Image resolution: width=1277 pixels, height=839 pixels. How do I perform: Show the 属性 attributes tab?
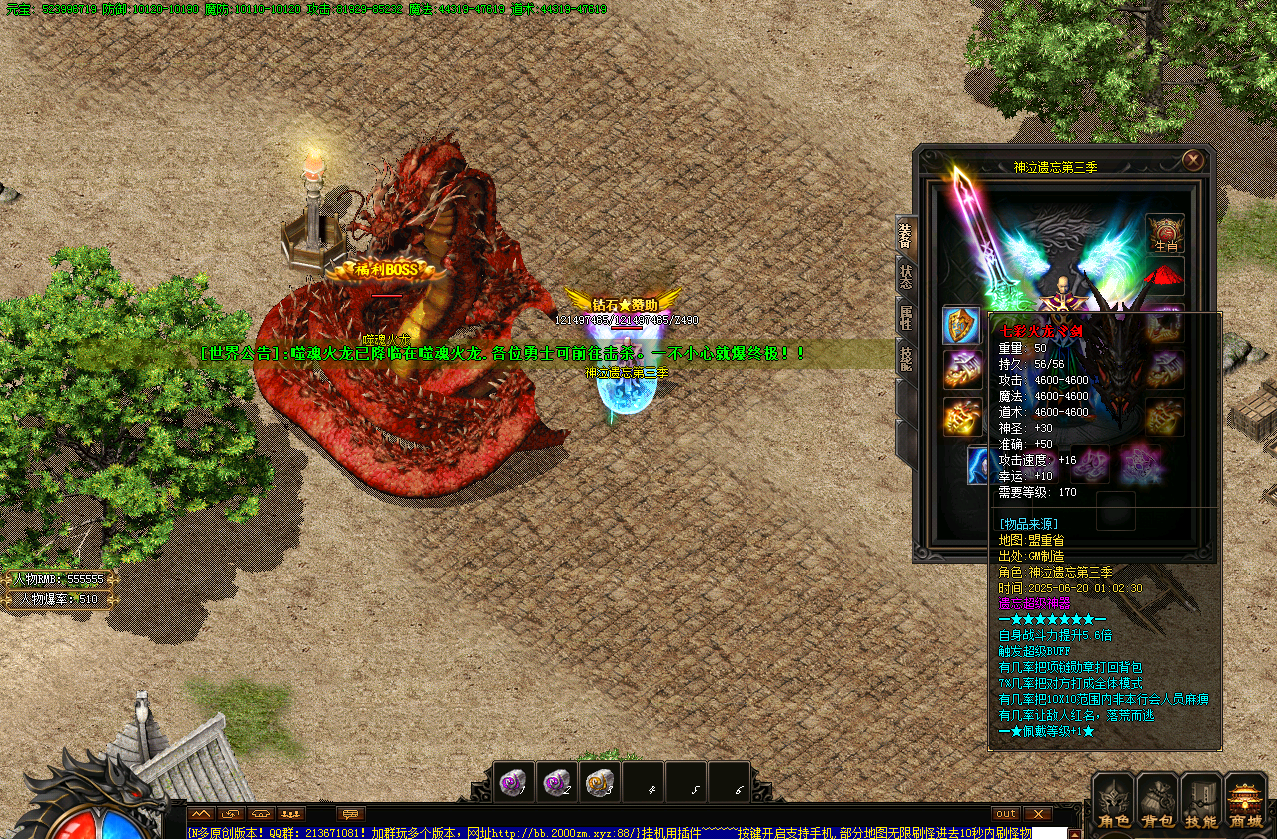905,316
